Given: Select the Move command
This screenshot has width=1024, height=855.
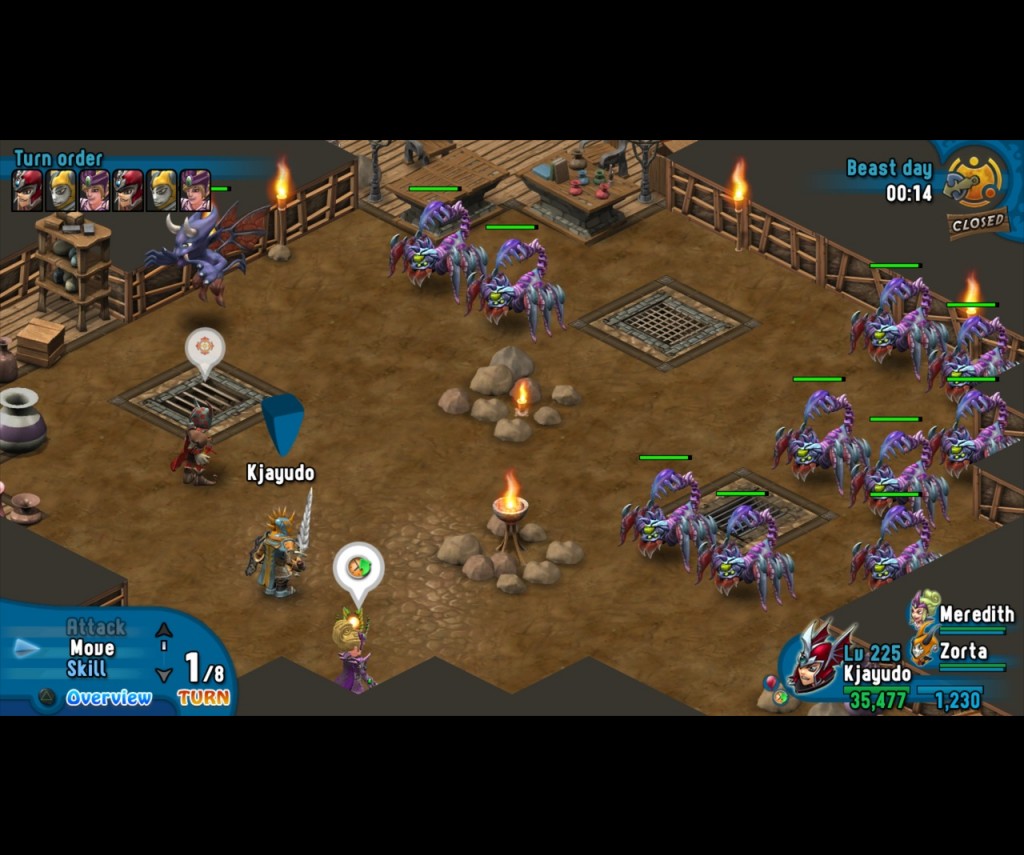Looking at the screenshot, I should (x=92, y=648).
